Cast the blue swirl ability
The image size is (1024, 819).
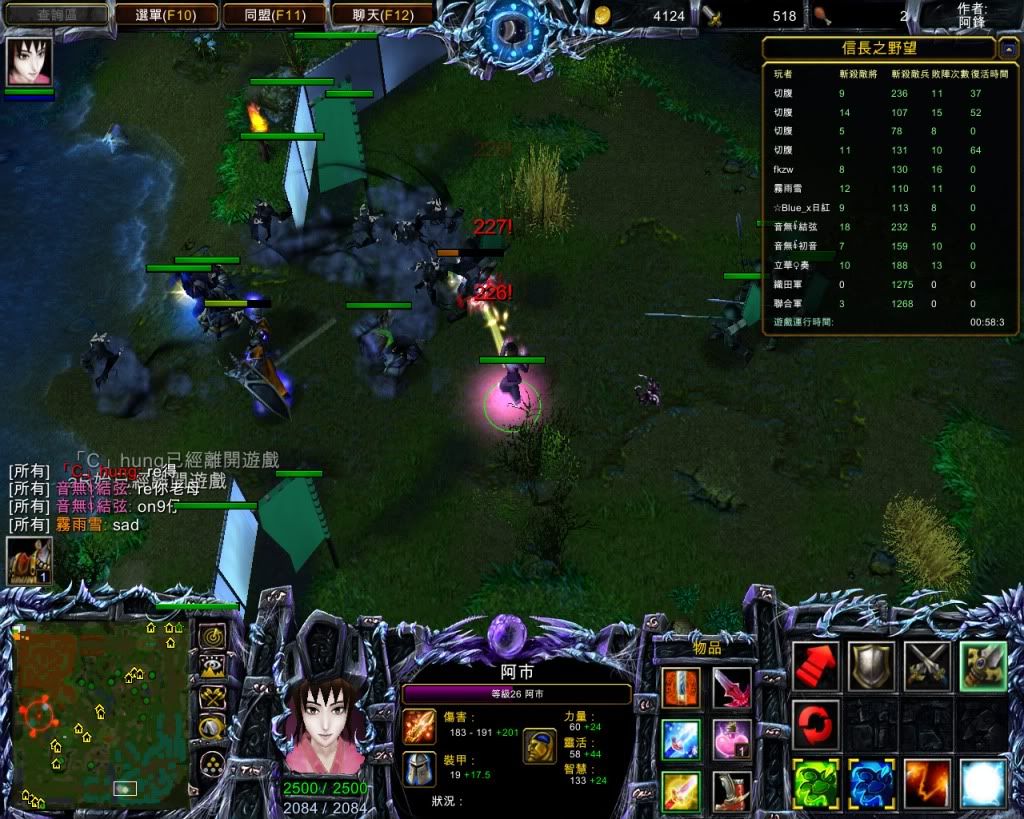pyautogui.click(x=871, y=783)
